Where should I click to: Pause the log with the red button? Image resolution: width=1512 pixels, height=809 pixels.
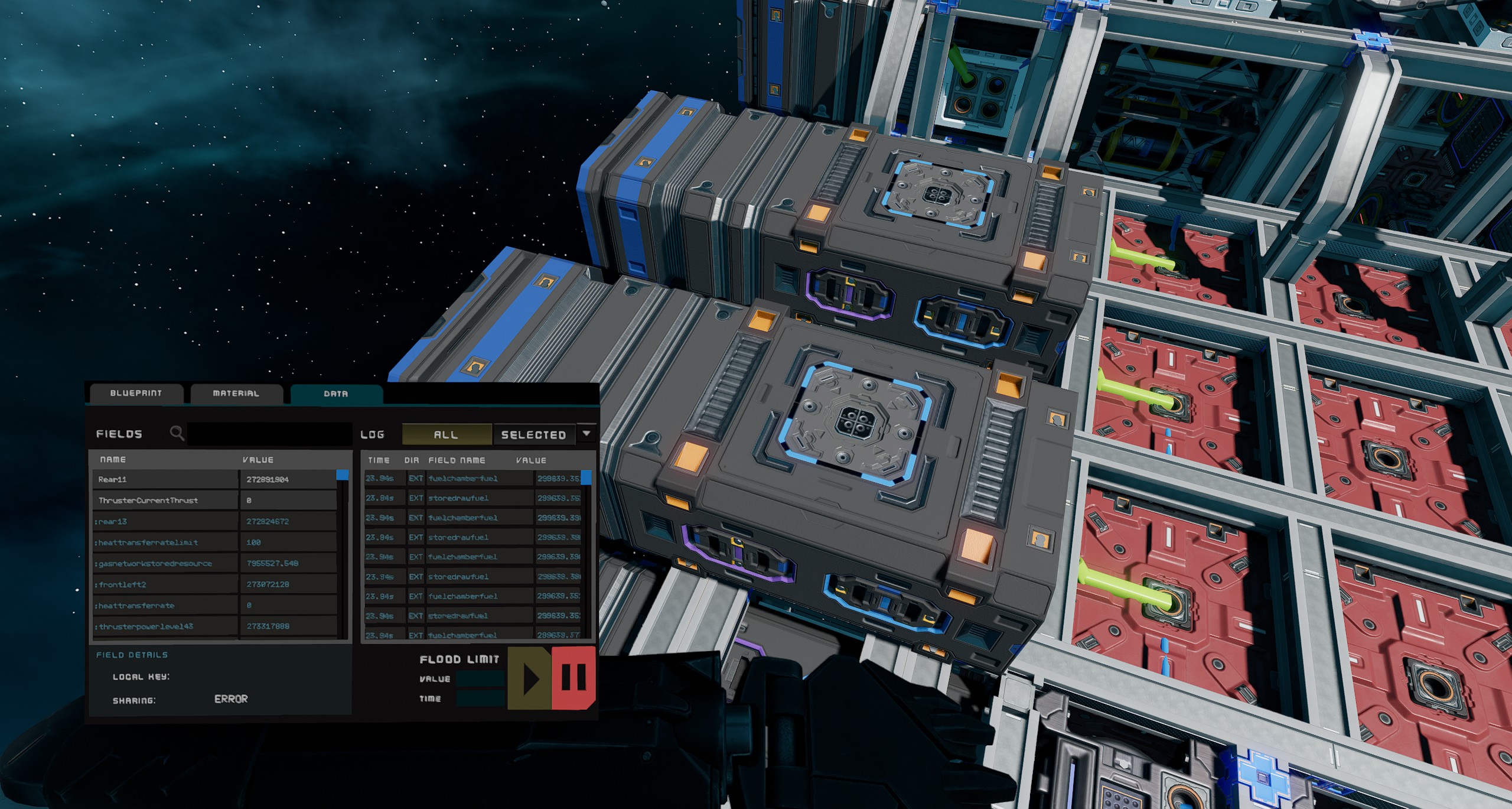[x=573, y=677]
